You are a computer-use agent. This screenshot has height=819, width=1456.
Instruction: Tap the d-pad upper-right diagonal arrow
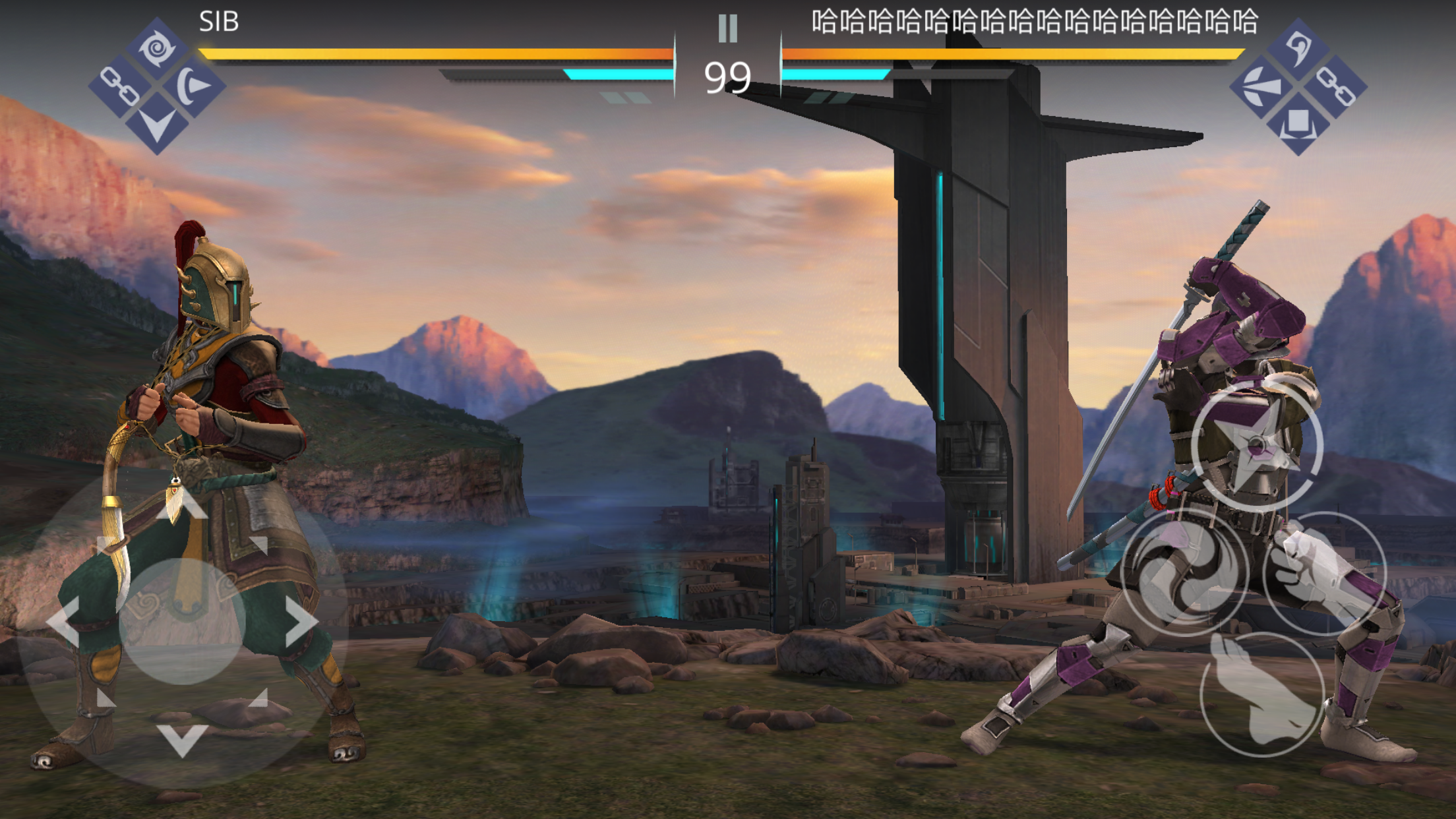[x=258, y=544]
